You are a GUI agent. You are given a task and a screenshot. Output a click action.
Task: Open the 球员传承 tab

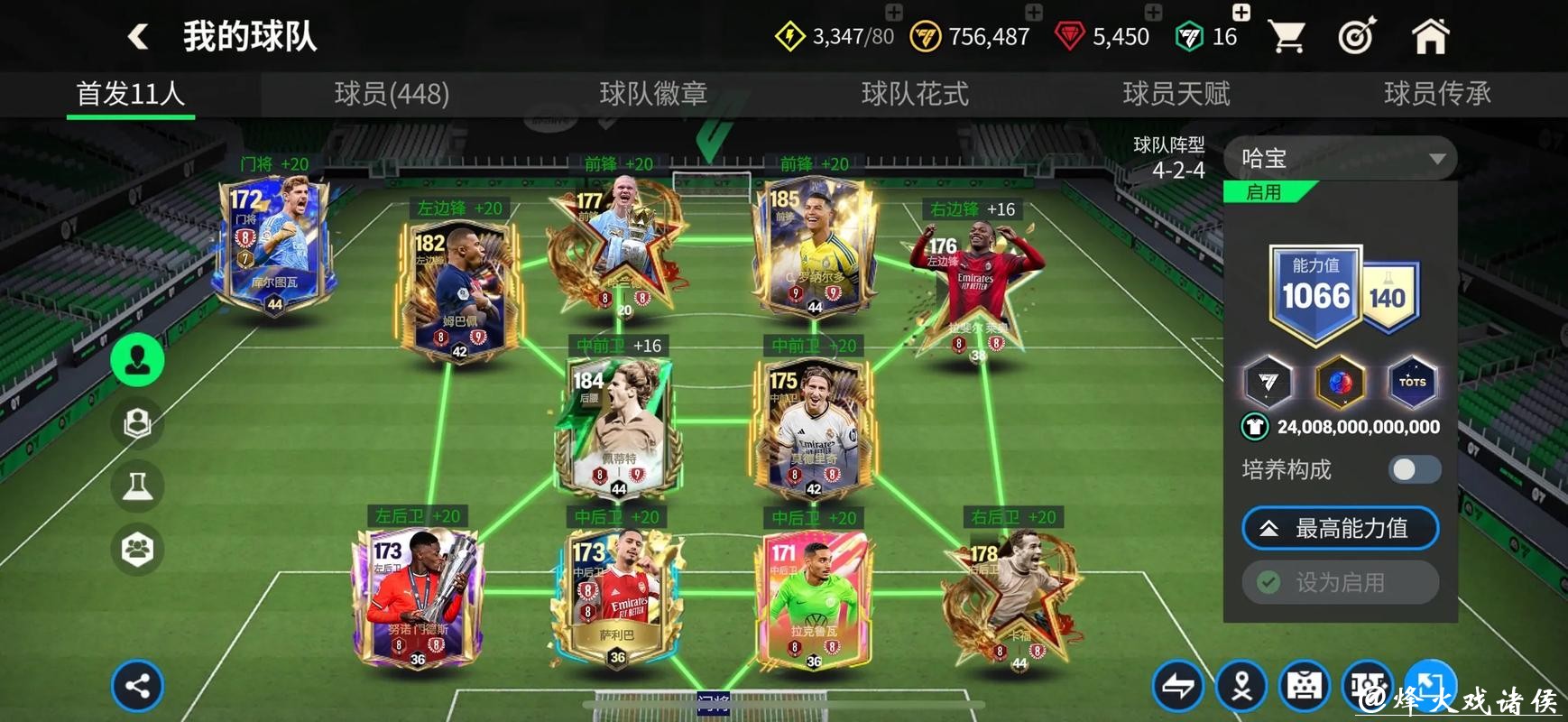(1436, 94)
